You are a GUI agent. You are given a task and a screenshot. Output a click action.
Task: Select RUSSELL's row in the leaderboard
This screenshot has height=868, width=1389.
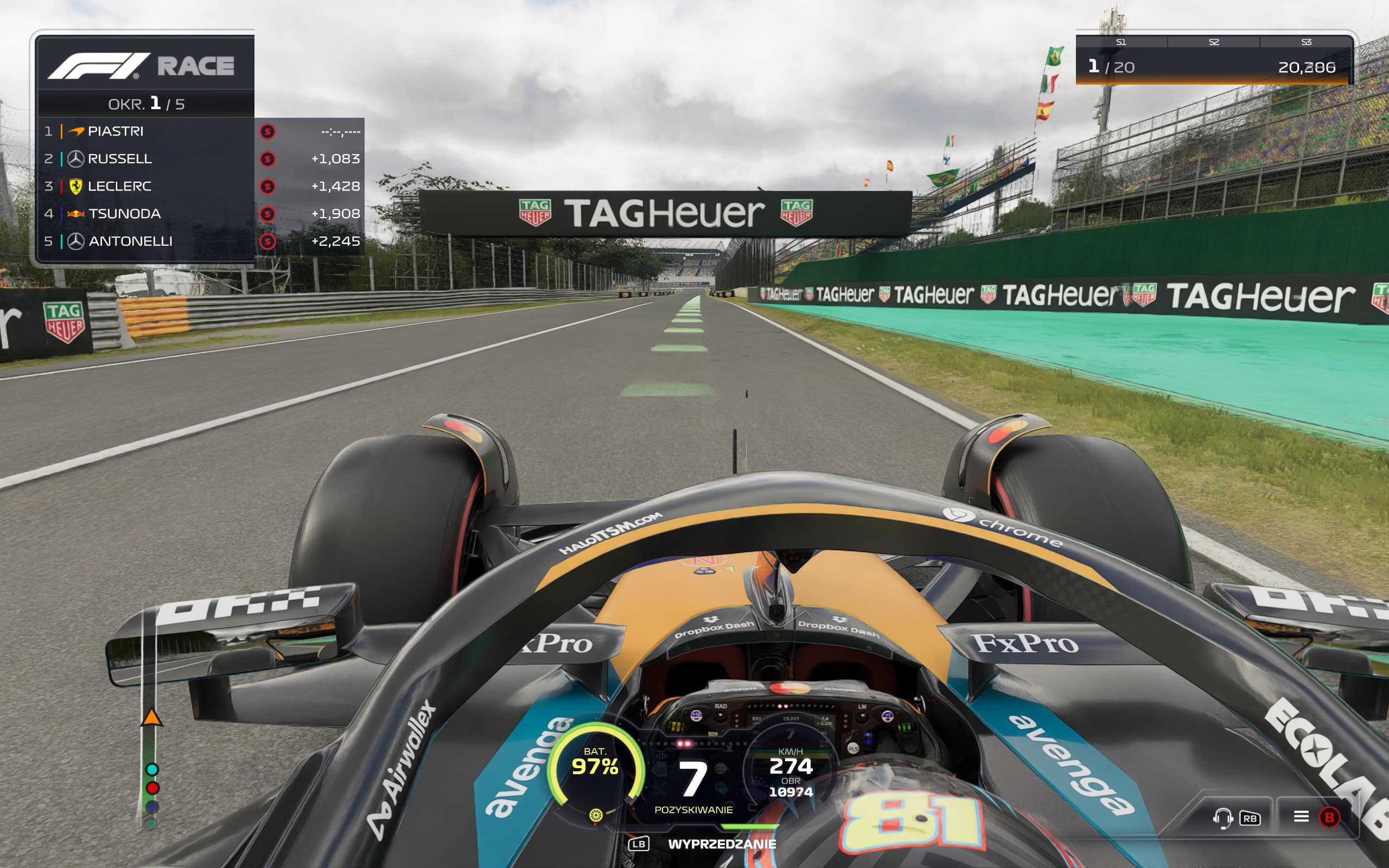[x=119, y=159]
